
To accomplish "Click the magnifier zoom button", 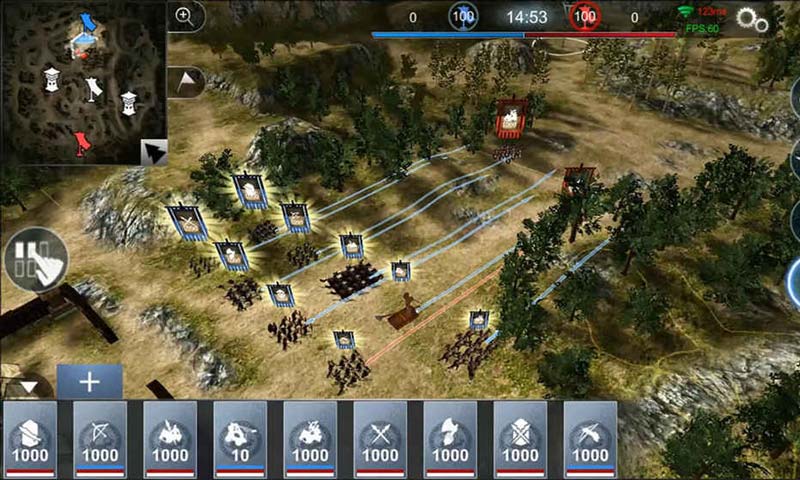I will tap(185, 16).
